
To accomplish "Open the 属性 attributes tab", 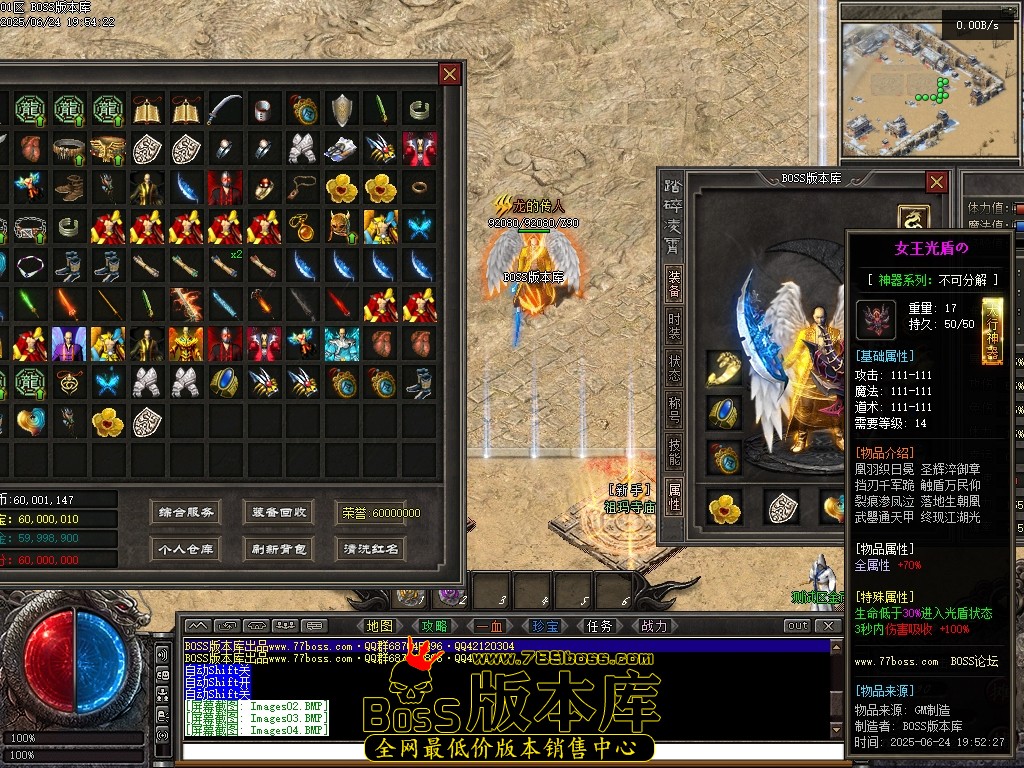I will click(675, 495).
